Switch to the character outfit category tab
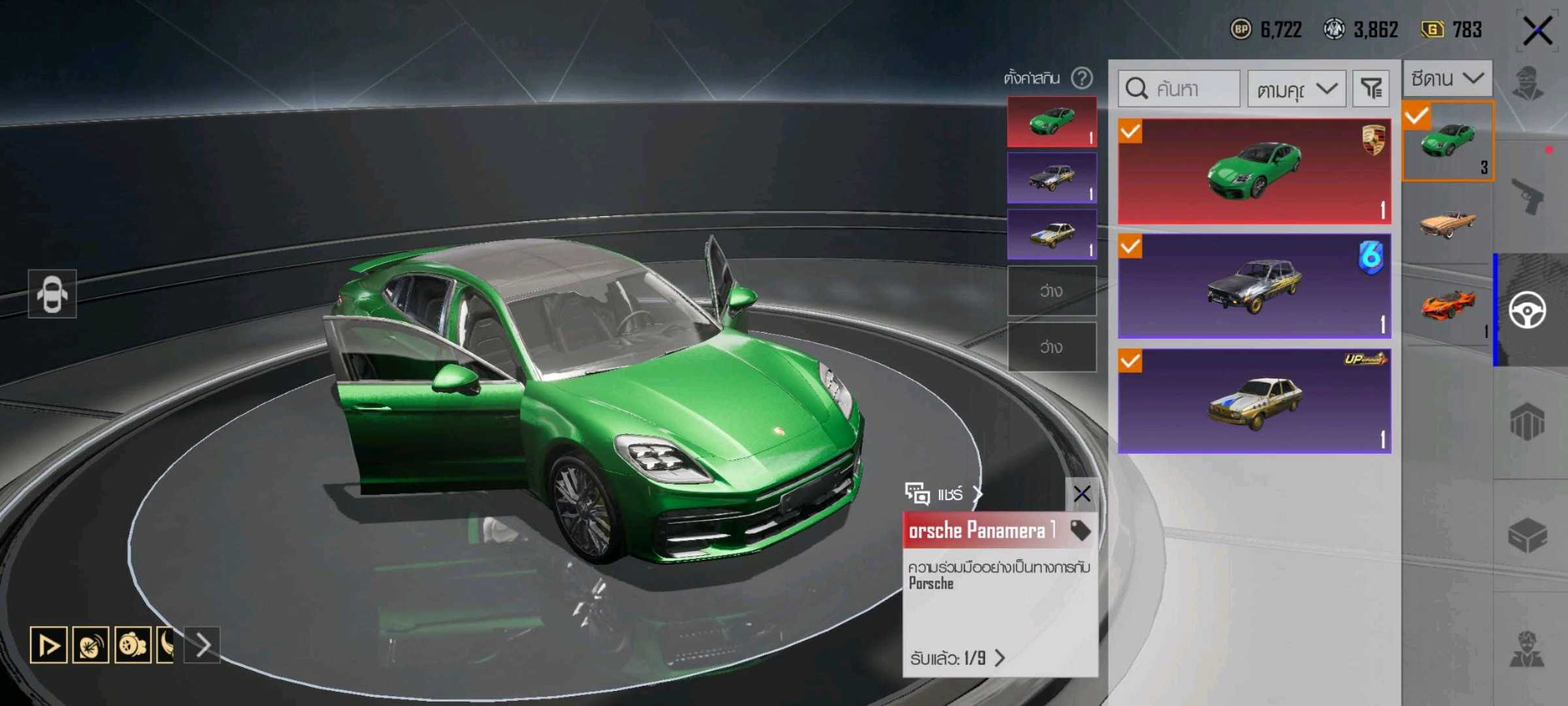 click(x=1529, y=85)
